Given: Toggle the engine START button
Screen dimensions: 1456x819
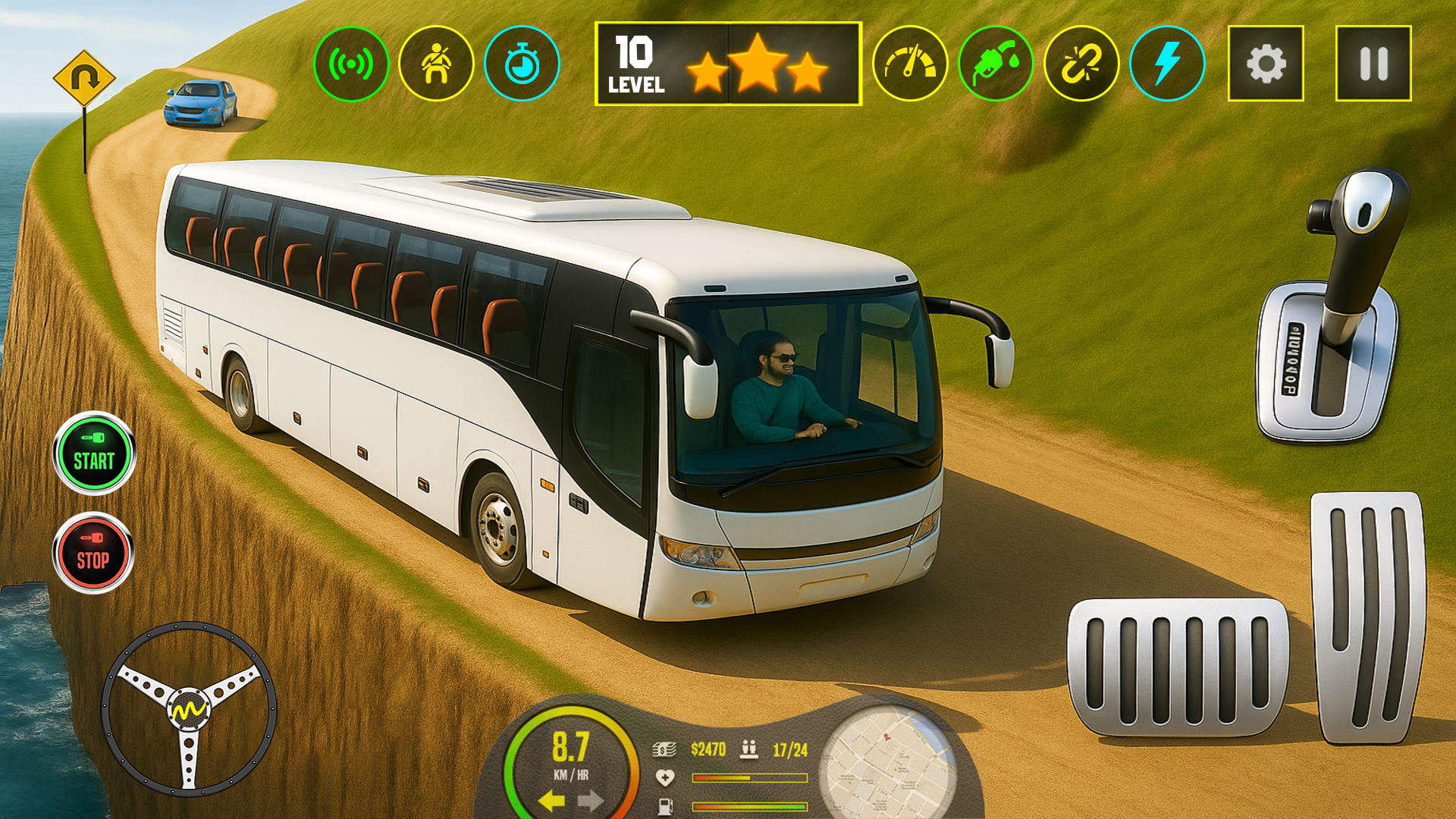Looking at the screenshot, I should (x=94, y=453).
